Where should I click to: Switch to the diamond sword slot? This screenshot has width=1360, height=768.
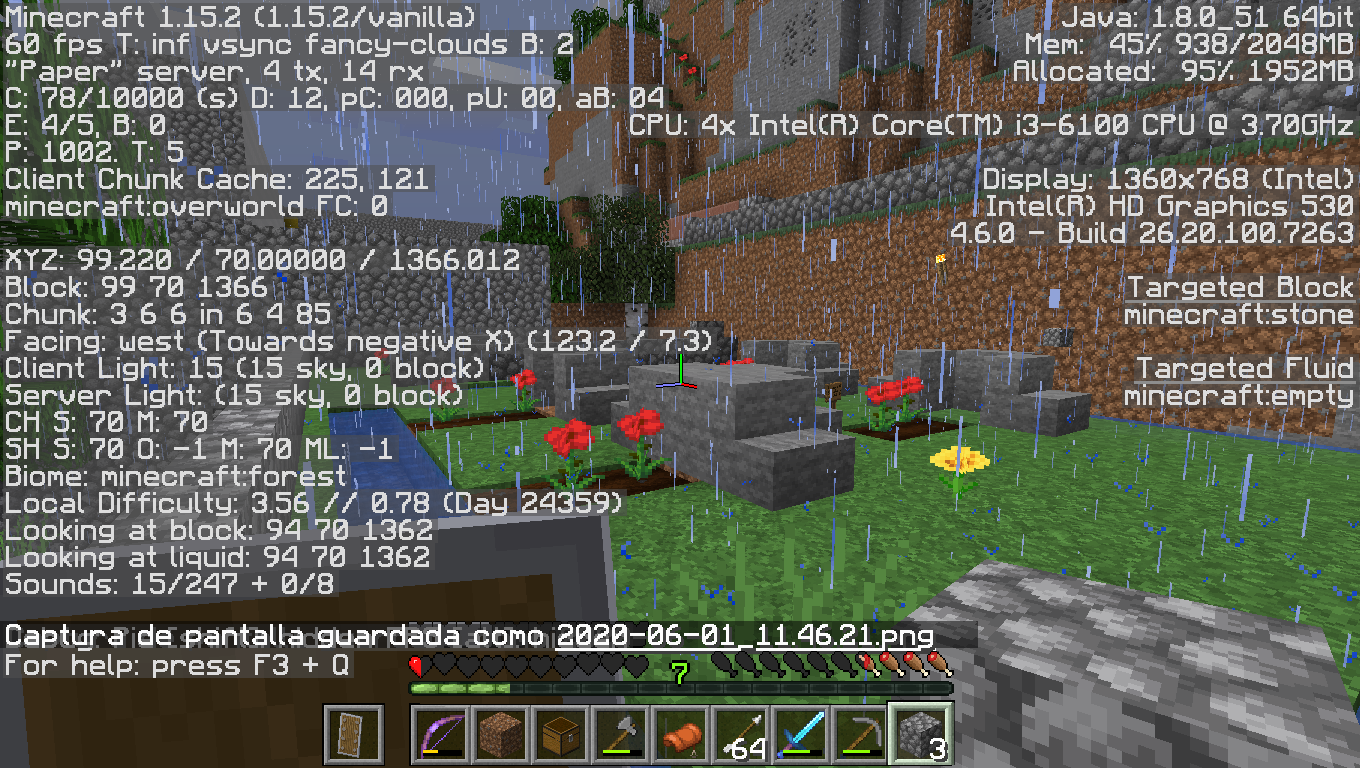(x=800, y=735)
